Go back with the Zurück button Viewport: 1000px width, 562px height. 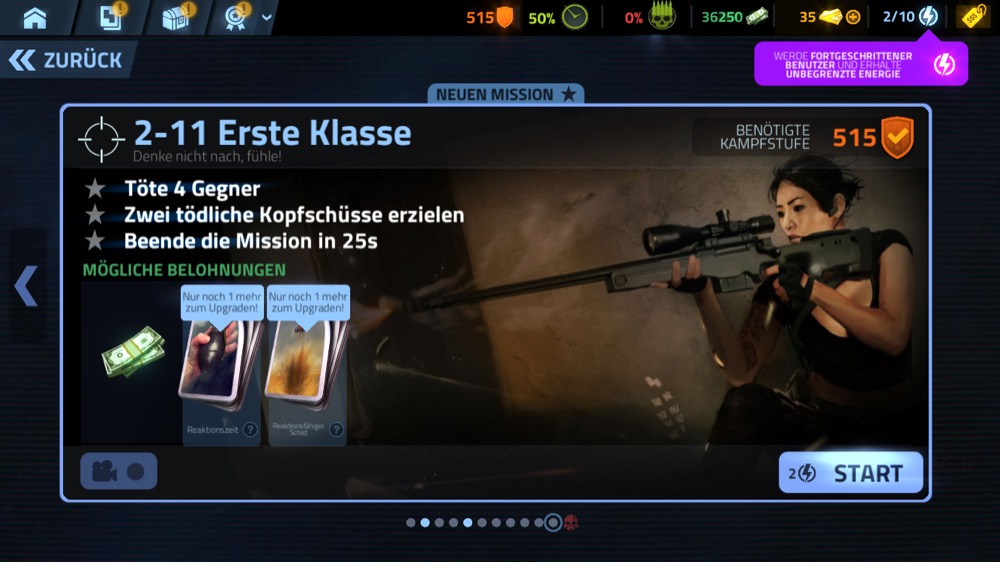click(x=67, y=60)
